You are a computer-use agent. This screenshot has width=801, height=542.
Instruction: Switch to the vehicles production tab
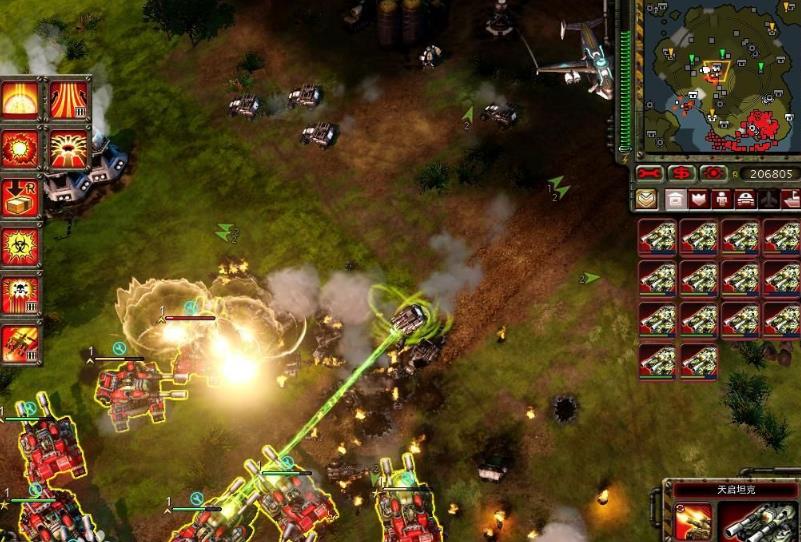745,199
